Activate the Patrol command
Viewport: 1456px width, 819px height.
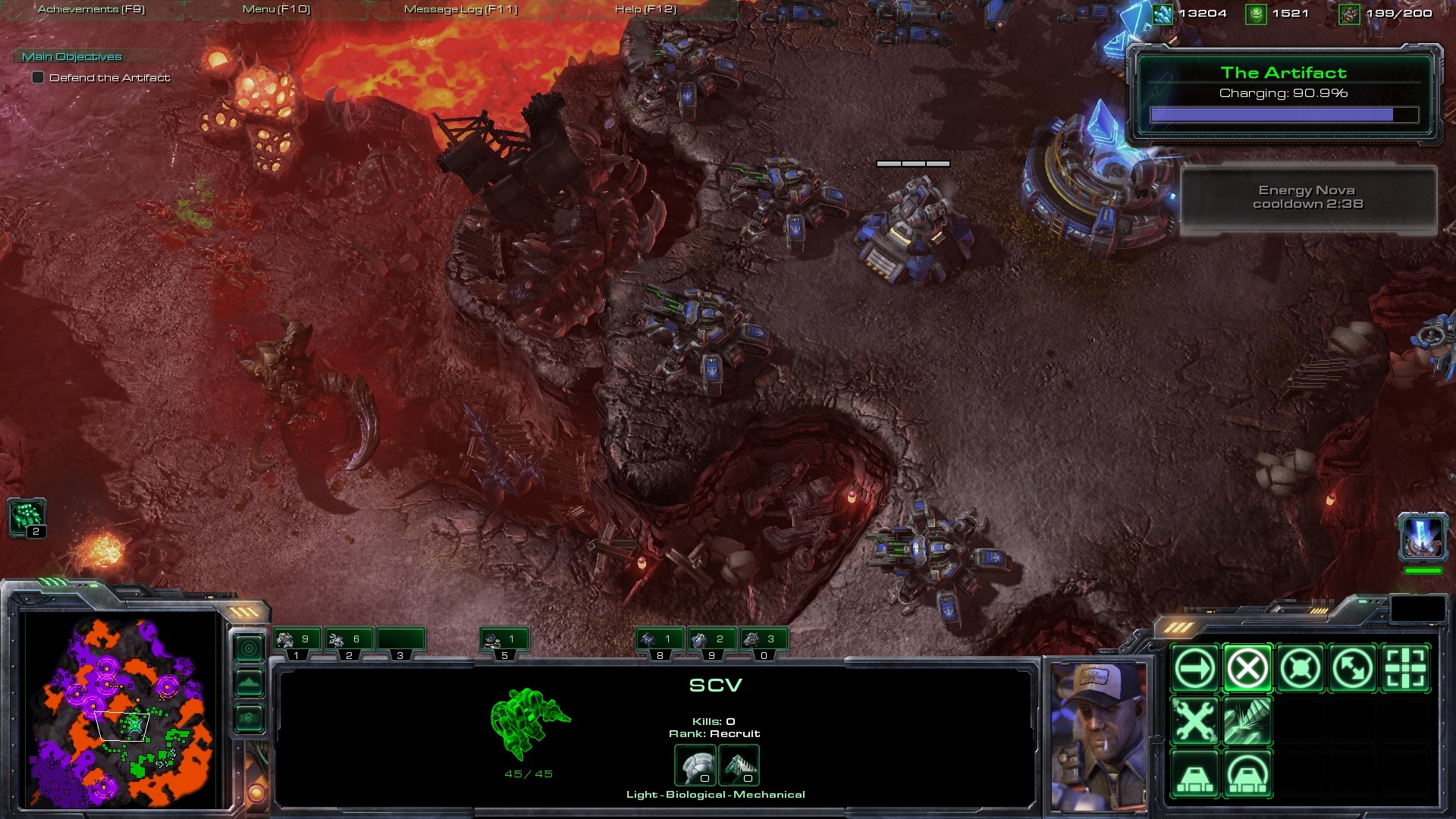pos(1353,669)
